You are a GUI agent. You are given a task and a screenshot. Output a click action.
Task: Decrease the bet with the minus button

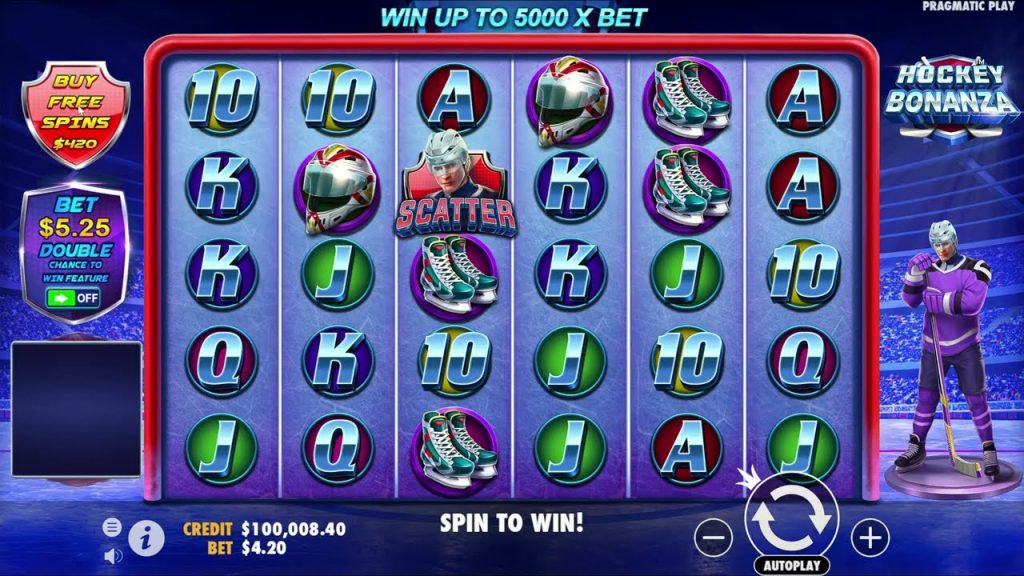coord(713,538)
